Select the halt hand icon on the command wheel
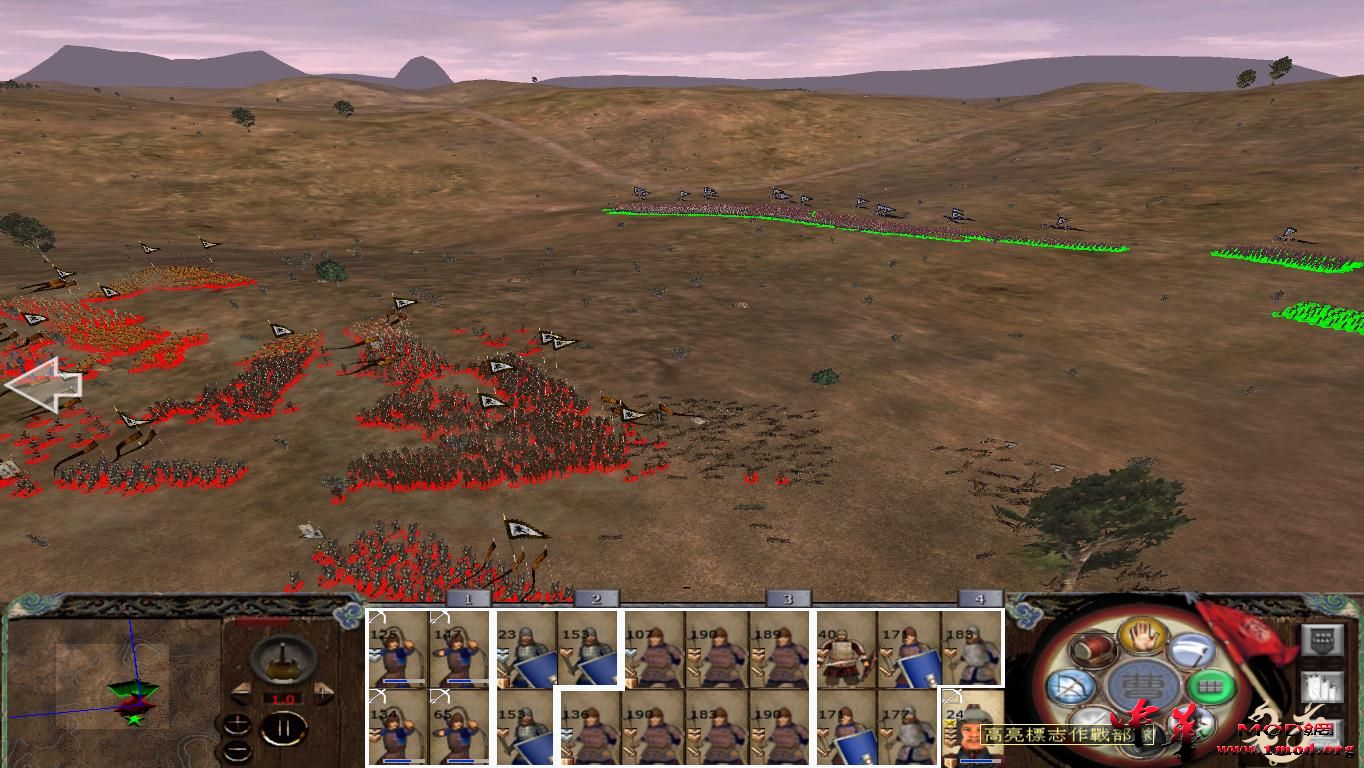Image resolution: width=1364 pixels, height=768 pixels. pyautogui.click(x=1141, y=638)
